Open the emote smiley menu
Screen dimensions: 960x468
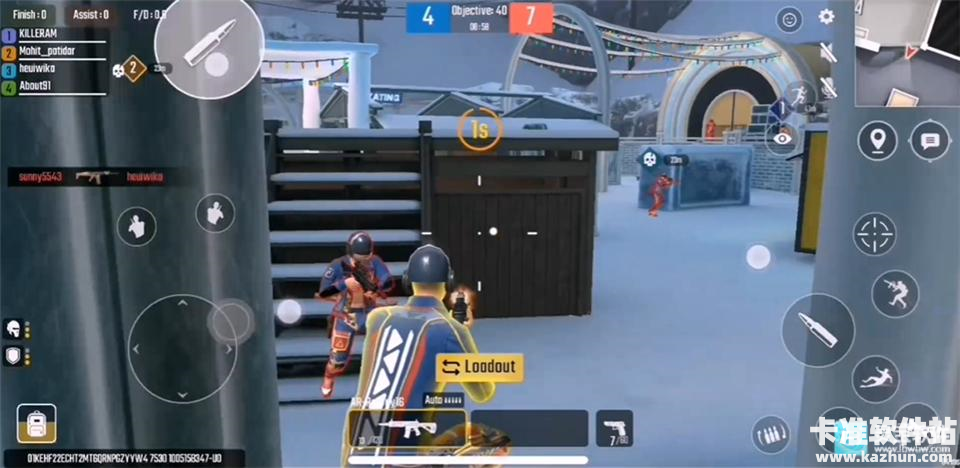pyautogui.click(x=790, y=19)
